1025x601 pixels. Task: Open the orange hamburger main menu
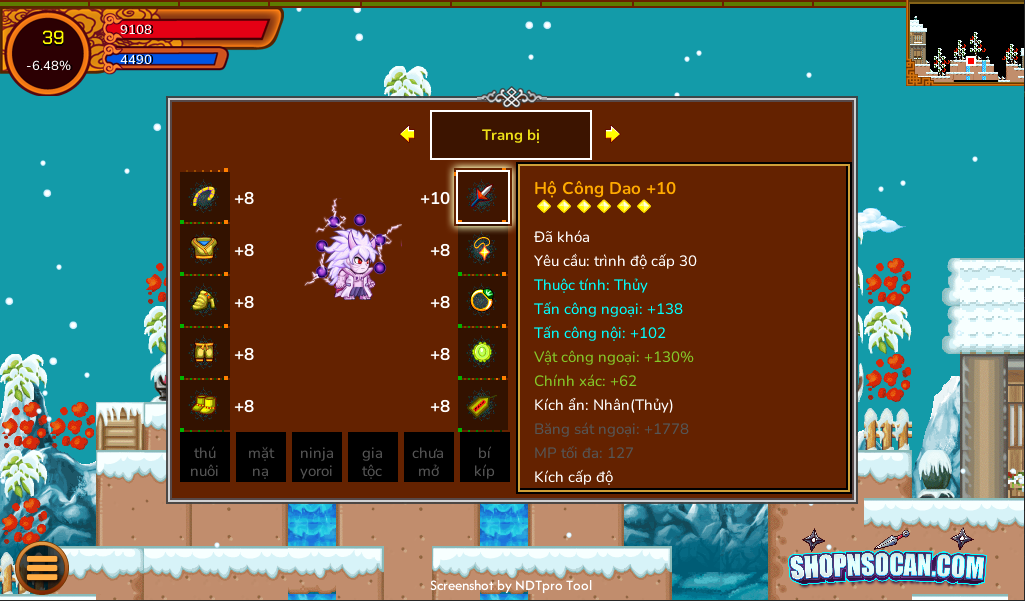pos(42,567)
